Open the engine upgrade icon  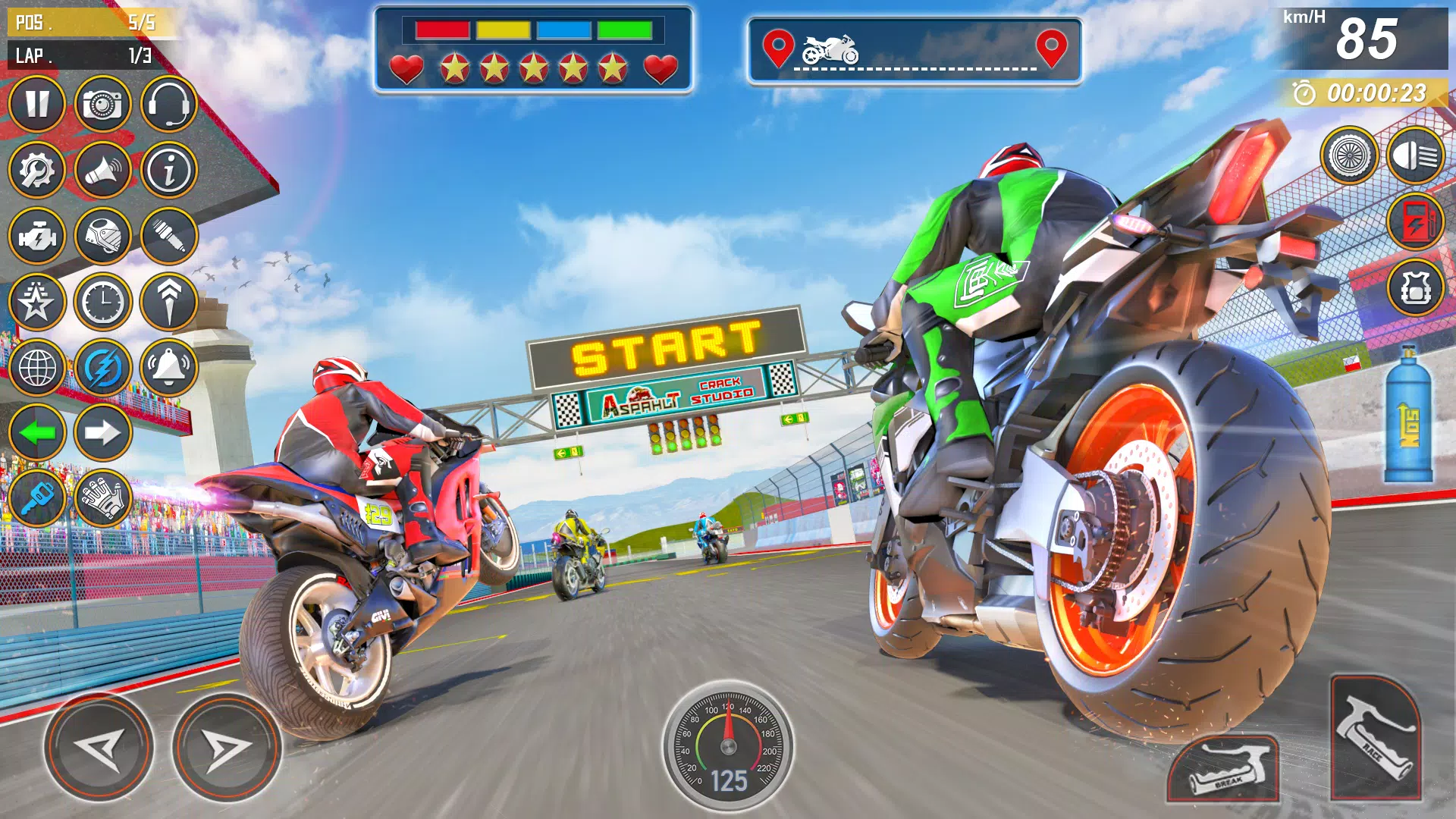click(x=36, y=236)
